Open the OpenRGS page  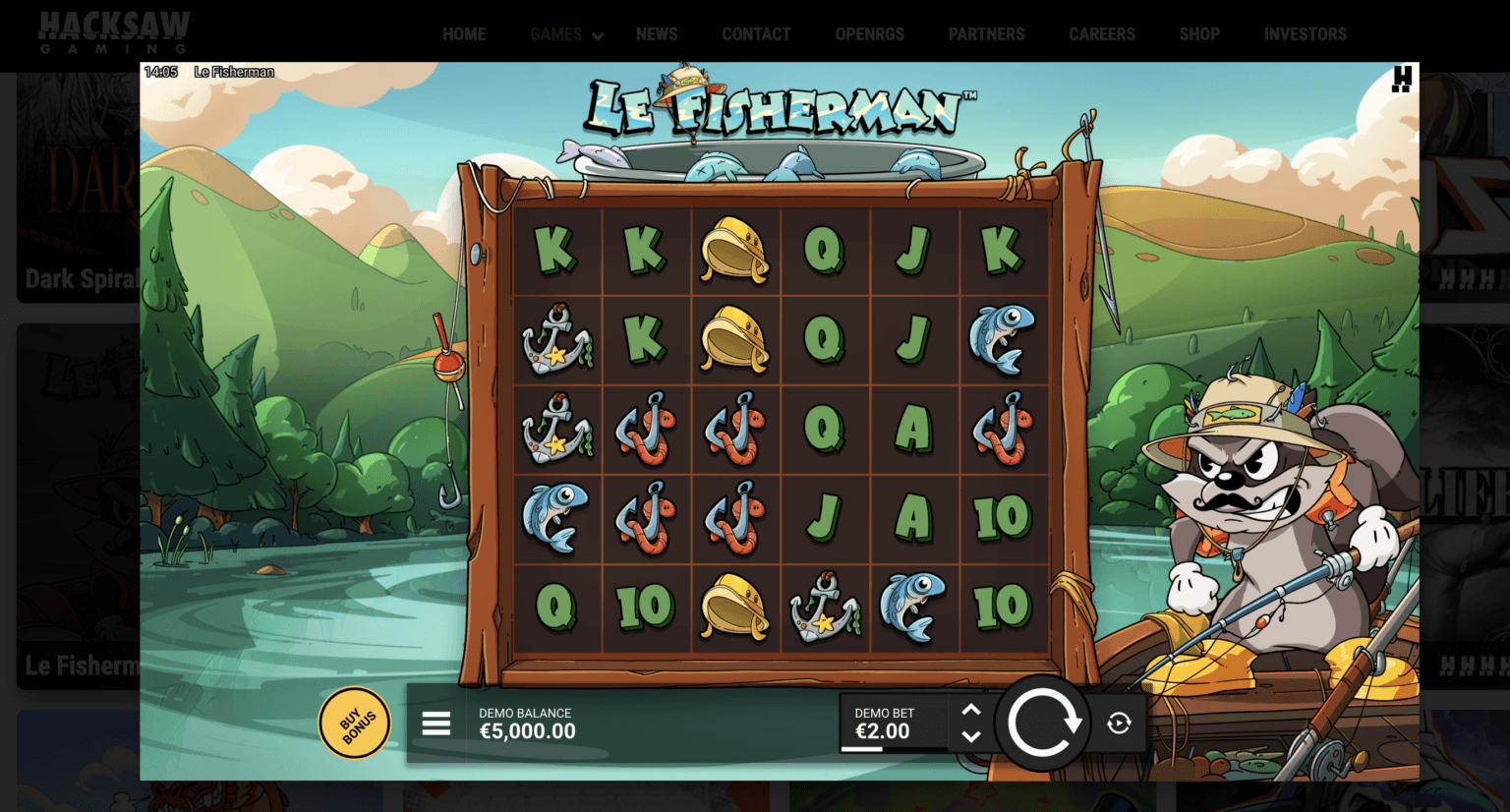pyautogui.click(x=869, y=34)
